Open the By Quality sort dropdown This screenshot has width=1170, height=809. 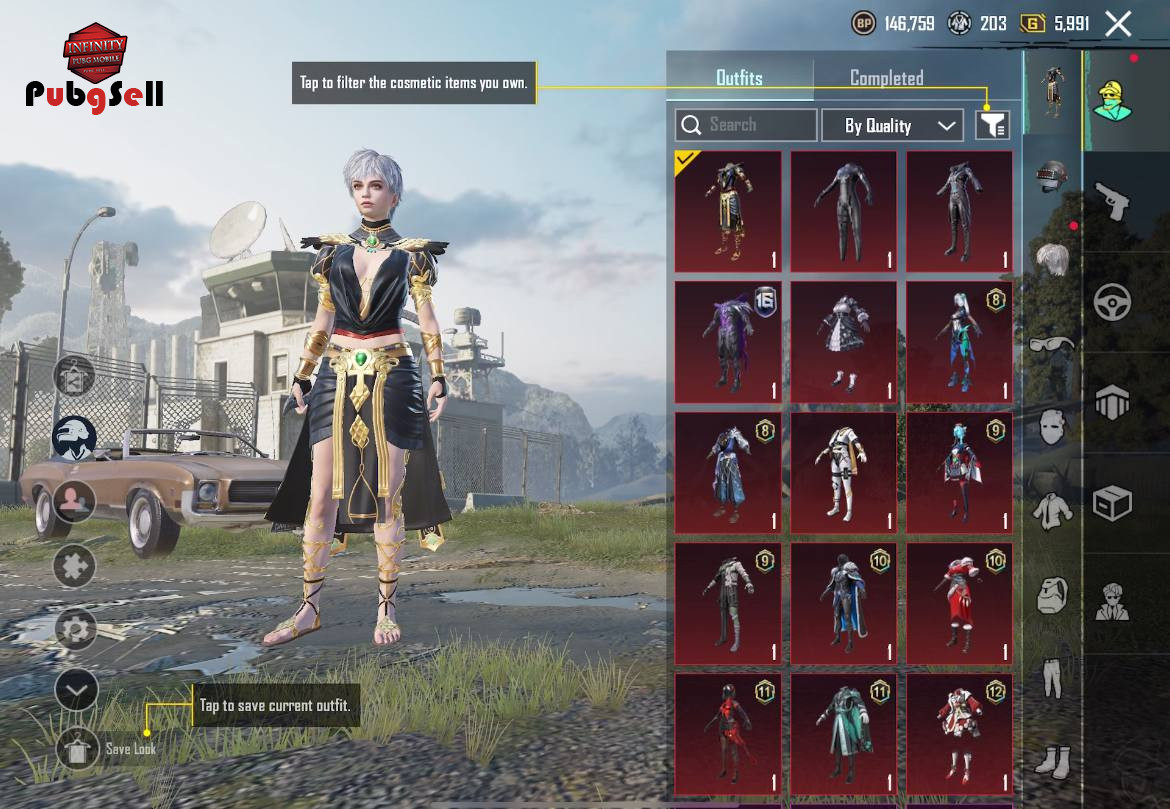point(892,125)
